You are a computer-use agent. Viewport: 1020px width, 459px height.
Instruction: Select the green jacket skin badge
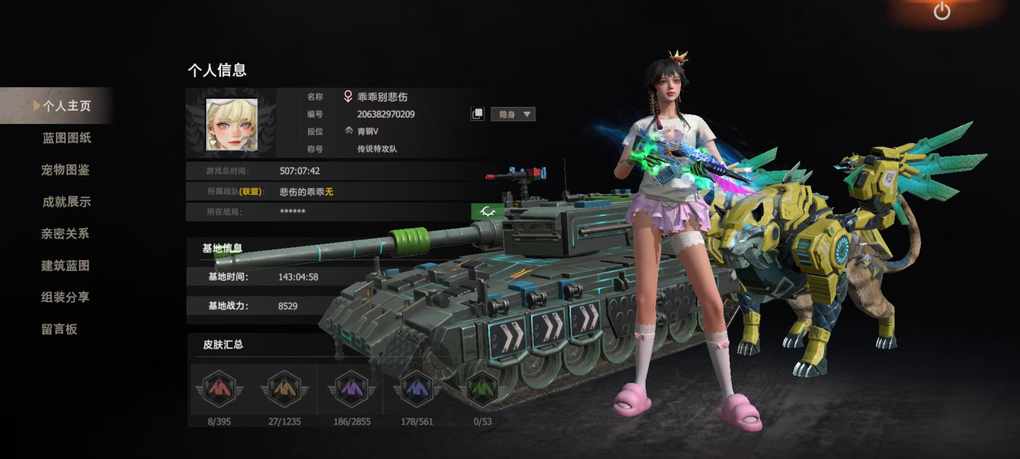(482, 388)
